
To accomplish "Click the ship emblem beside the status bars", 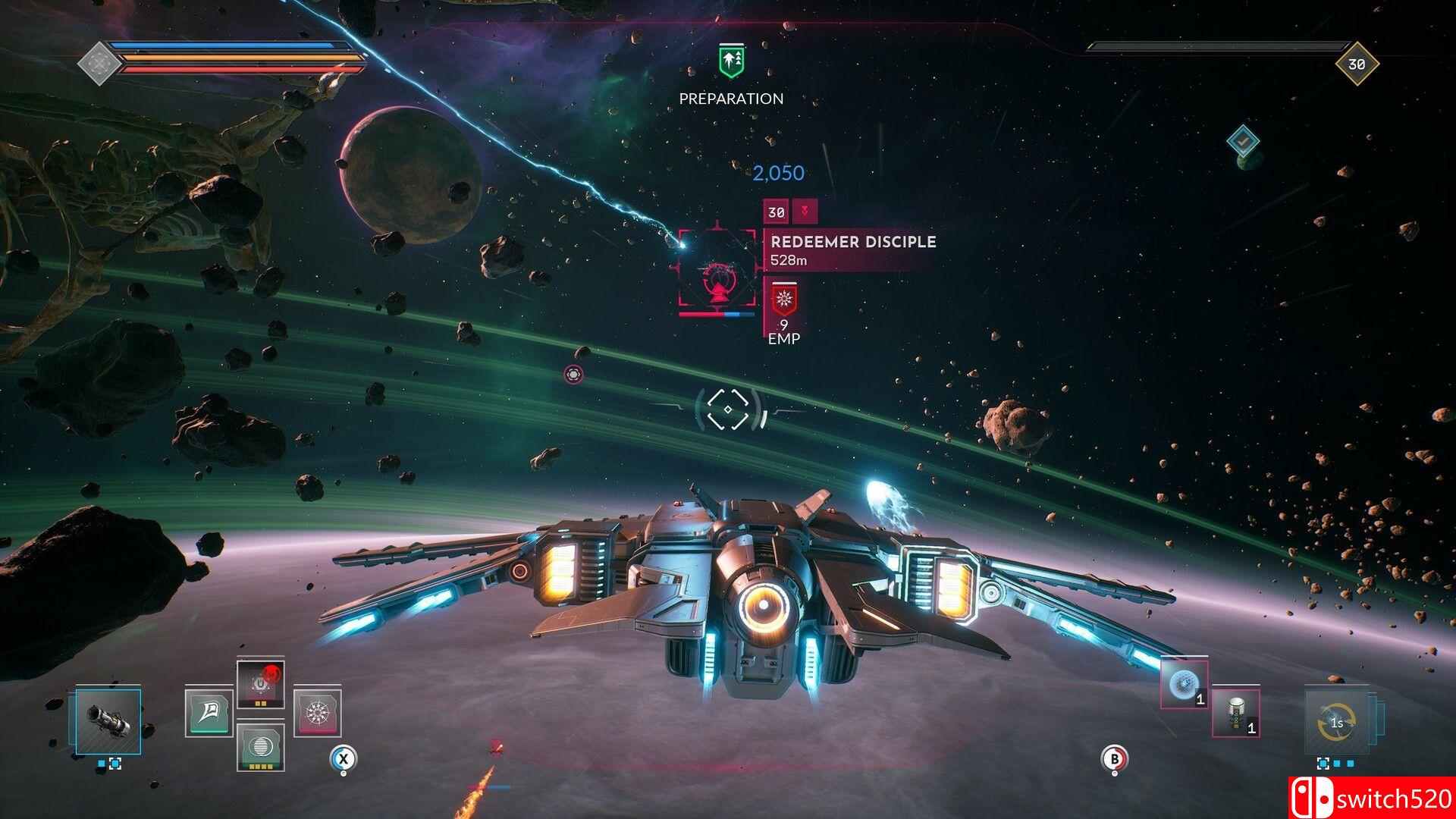I will coord(98,61).
